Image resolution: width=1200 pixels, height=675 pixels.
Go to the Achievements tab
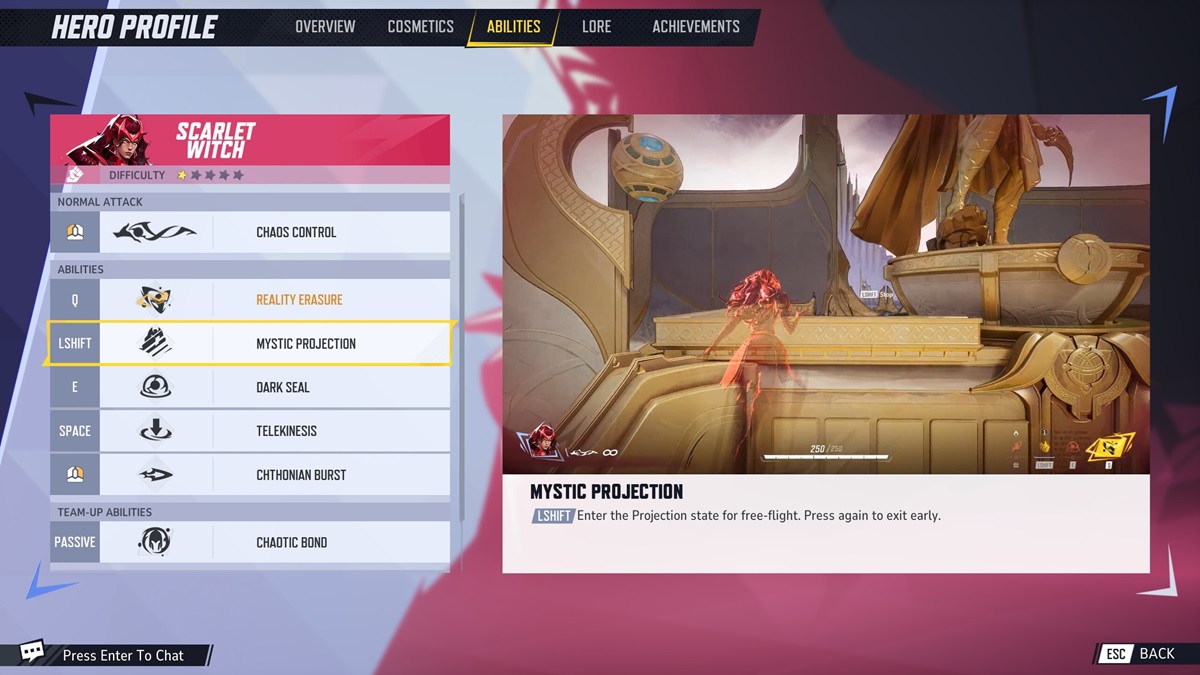click(696, 27)
